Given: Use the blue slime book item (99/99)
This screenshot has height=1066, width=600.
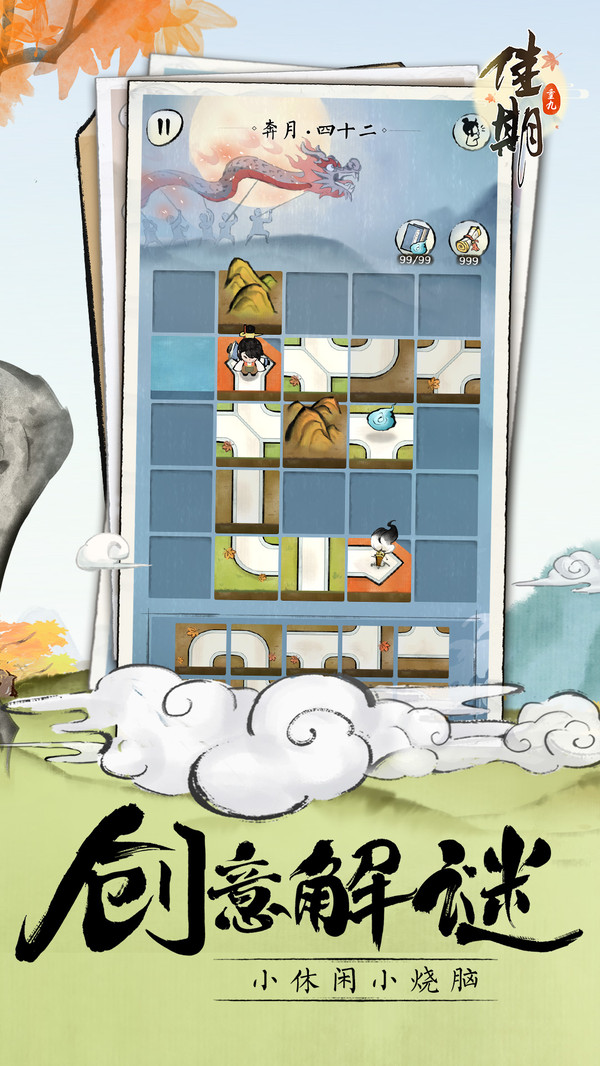Looking at the screenshot, I should [x=414, y=240].
